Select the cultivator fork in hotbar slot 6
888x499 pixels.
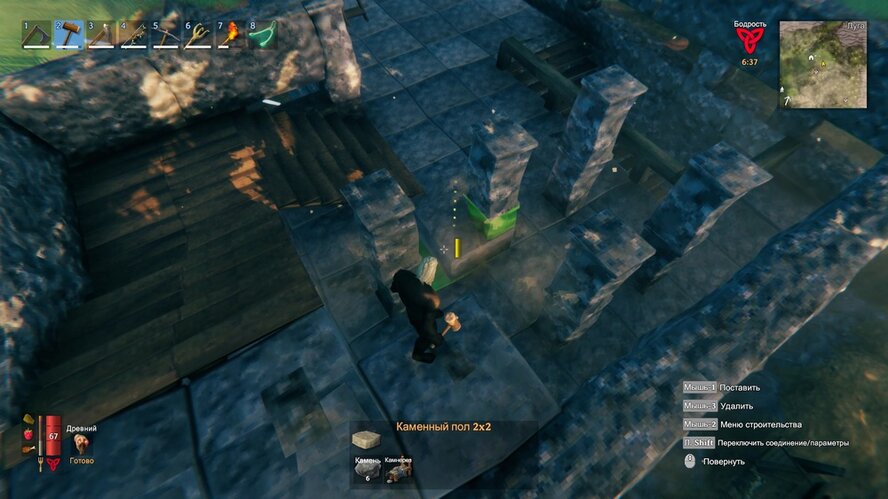tap(198, 34)
